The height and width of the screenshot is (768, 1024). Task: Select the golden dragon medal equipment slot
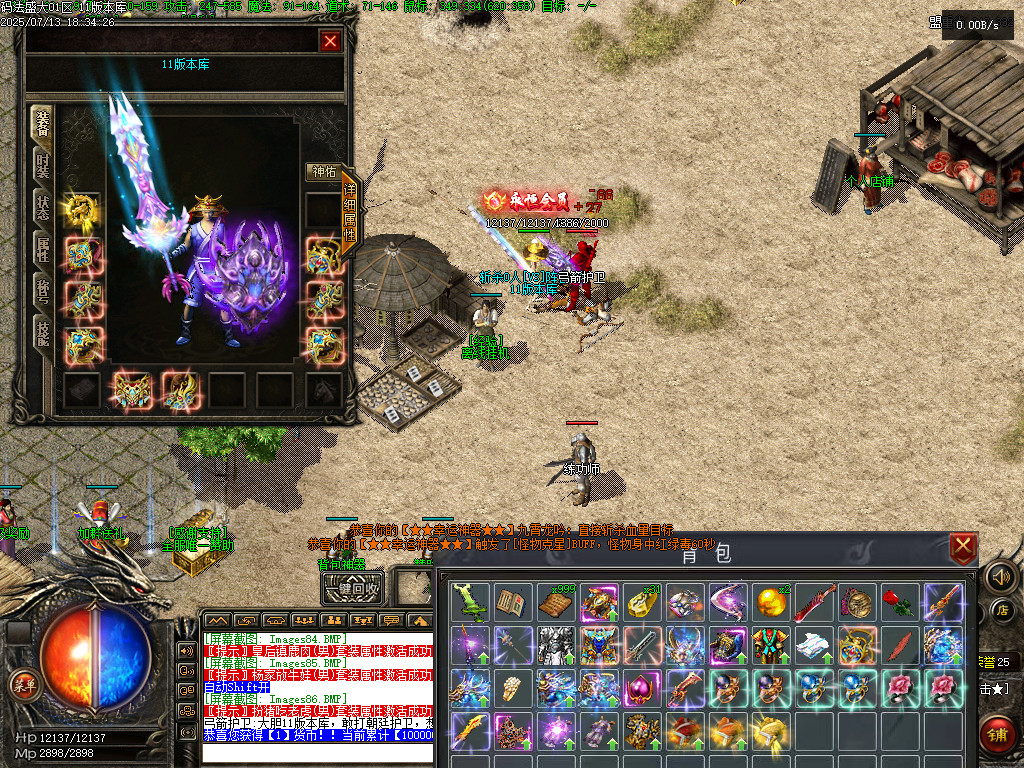click(x=81, y=210)
